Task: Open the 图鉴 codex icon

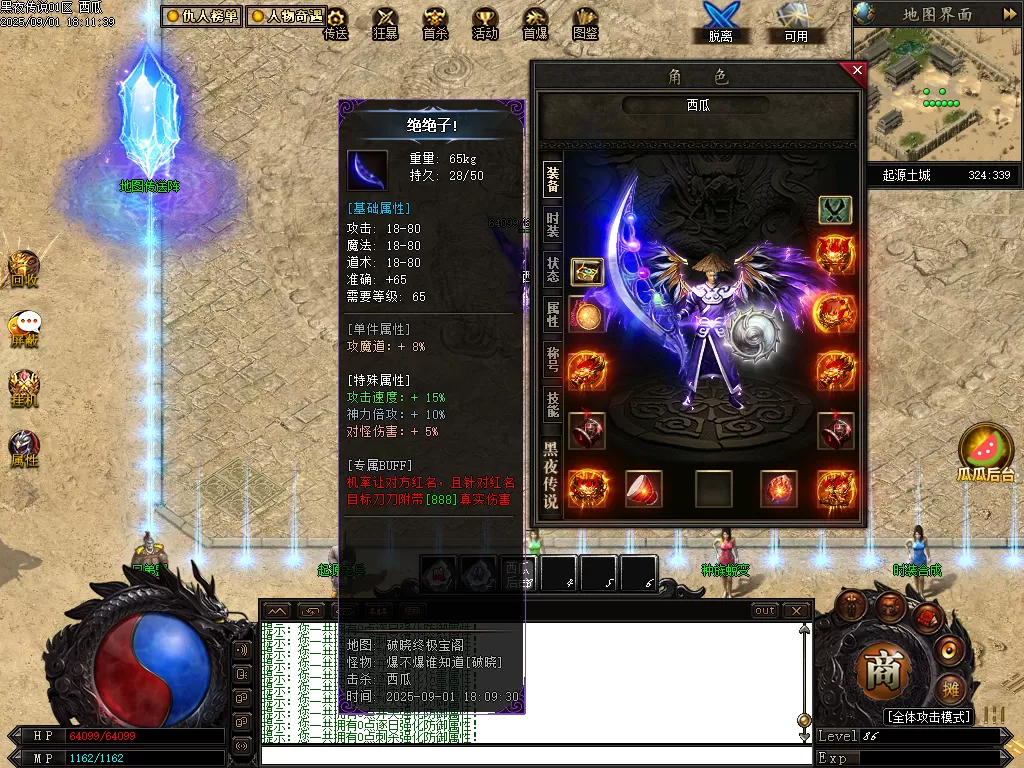Action: (585, 22)
